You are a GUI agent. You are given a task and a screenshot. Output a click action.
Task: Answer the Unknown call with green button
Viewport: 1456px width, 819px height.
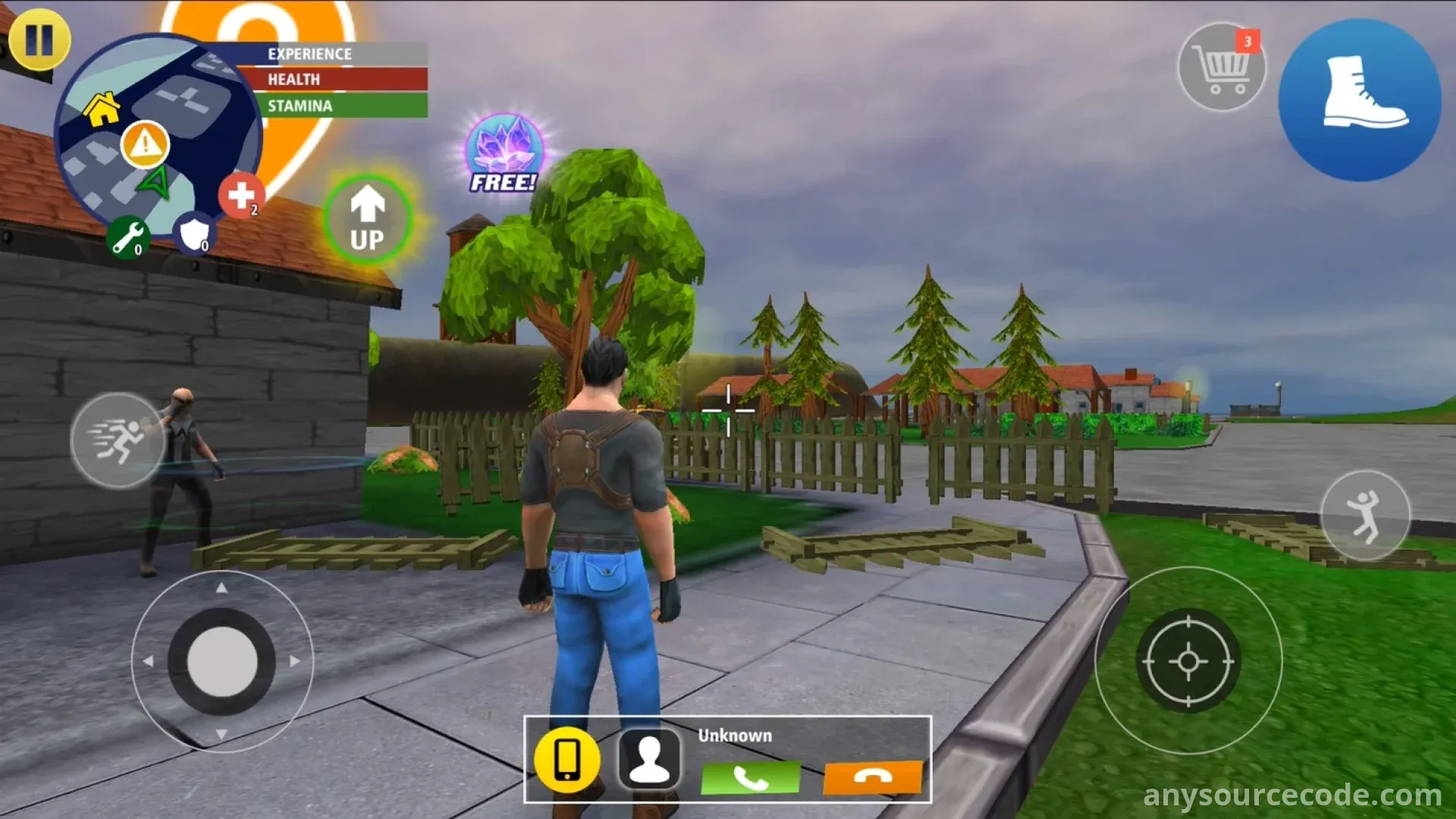click(750, 778)
